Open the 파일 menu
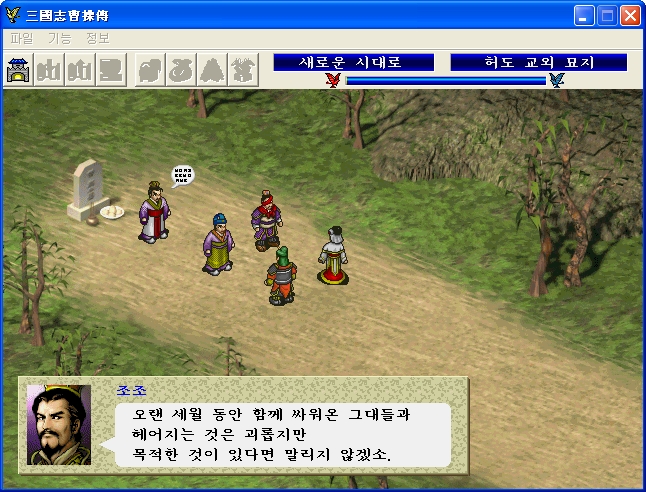The width and height of the screenshot is (646, 492). coord(21,38)
